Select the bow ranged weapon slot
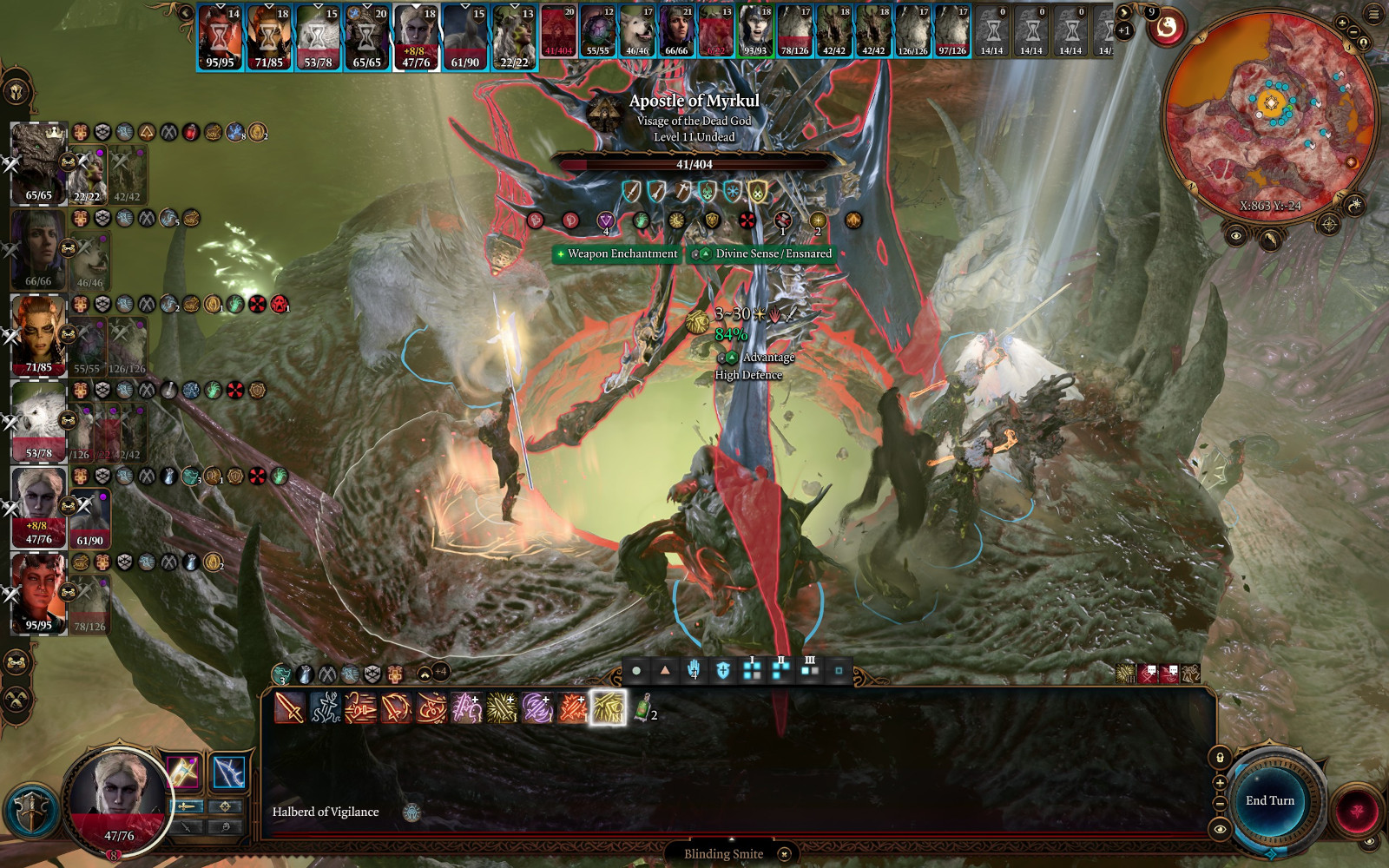 [x=228, y=772]
